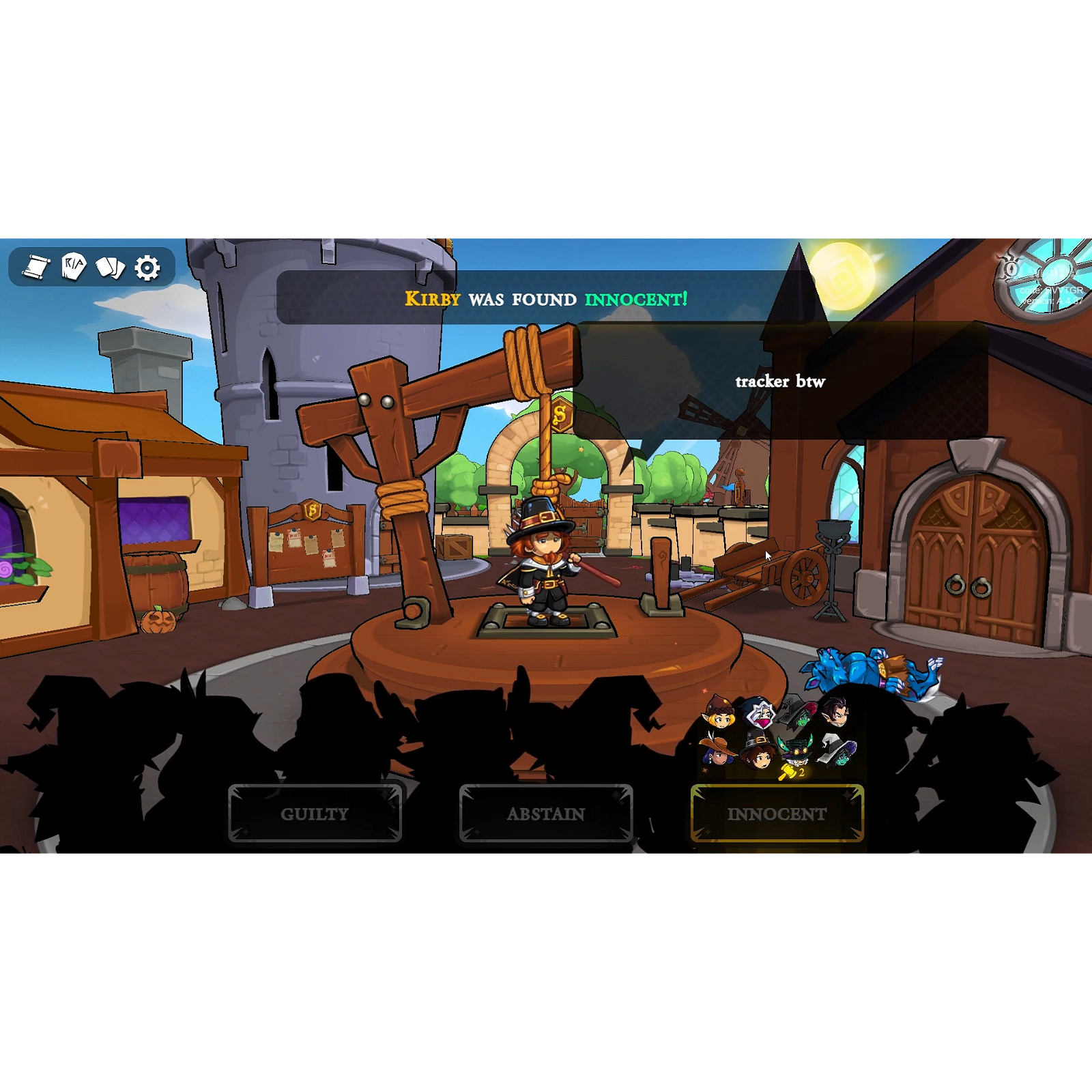The image size is (1092, 1092).
Task: Click the 'tracker btw' chat message
Action: (780, 382)
